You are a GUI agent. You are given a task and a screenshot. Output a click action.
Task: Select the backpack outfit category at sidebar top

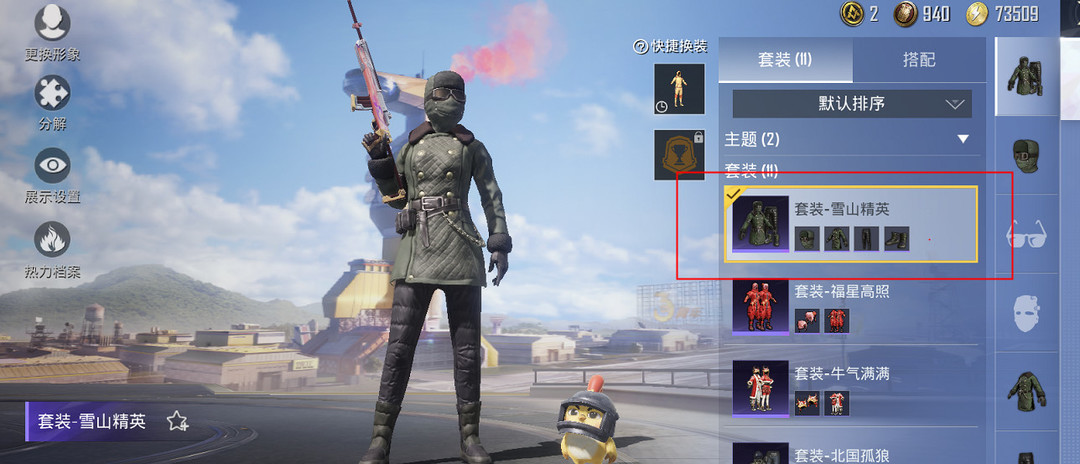(1027, 78)
